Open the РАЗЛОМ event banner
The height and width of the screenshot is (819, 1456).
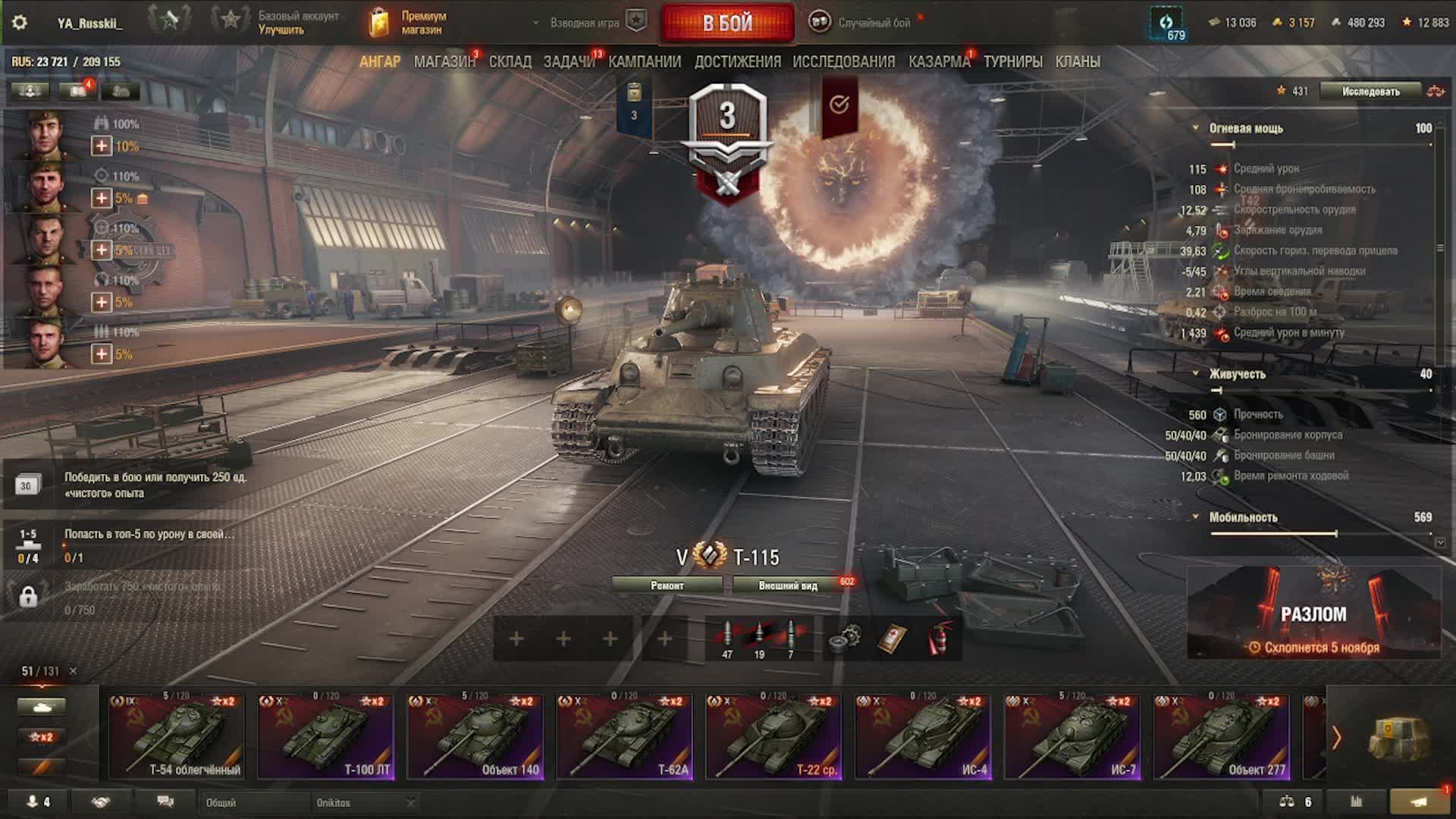pos(1313,614)
